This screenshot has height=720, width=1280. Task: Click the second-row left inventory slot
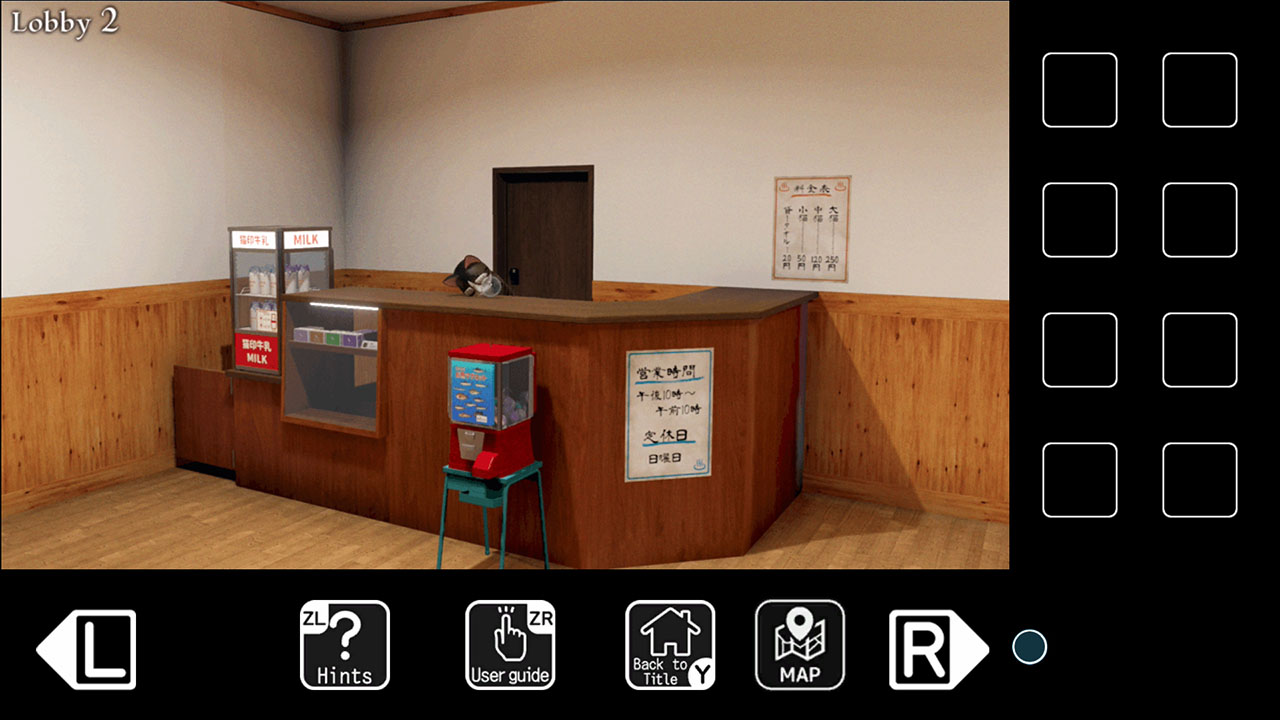pos(1080,219)
